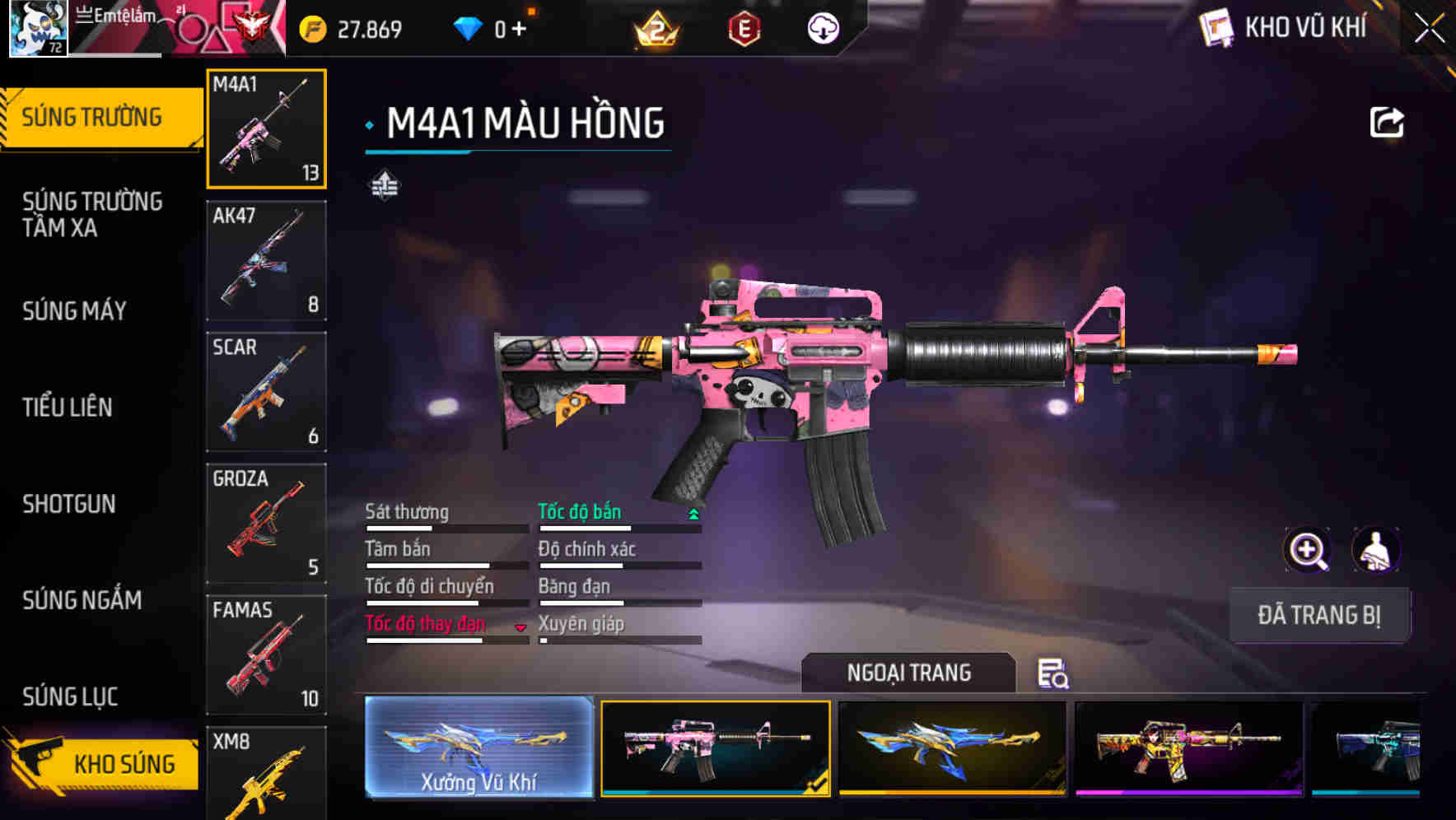Image resolution: width=1456 pixels, height=820 pixels.
Task: Click the blue diamond currency icon
Action: [x=469, y=27]
